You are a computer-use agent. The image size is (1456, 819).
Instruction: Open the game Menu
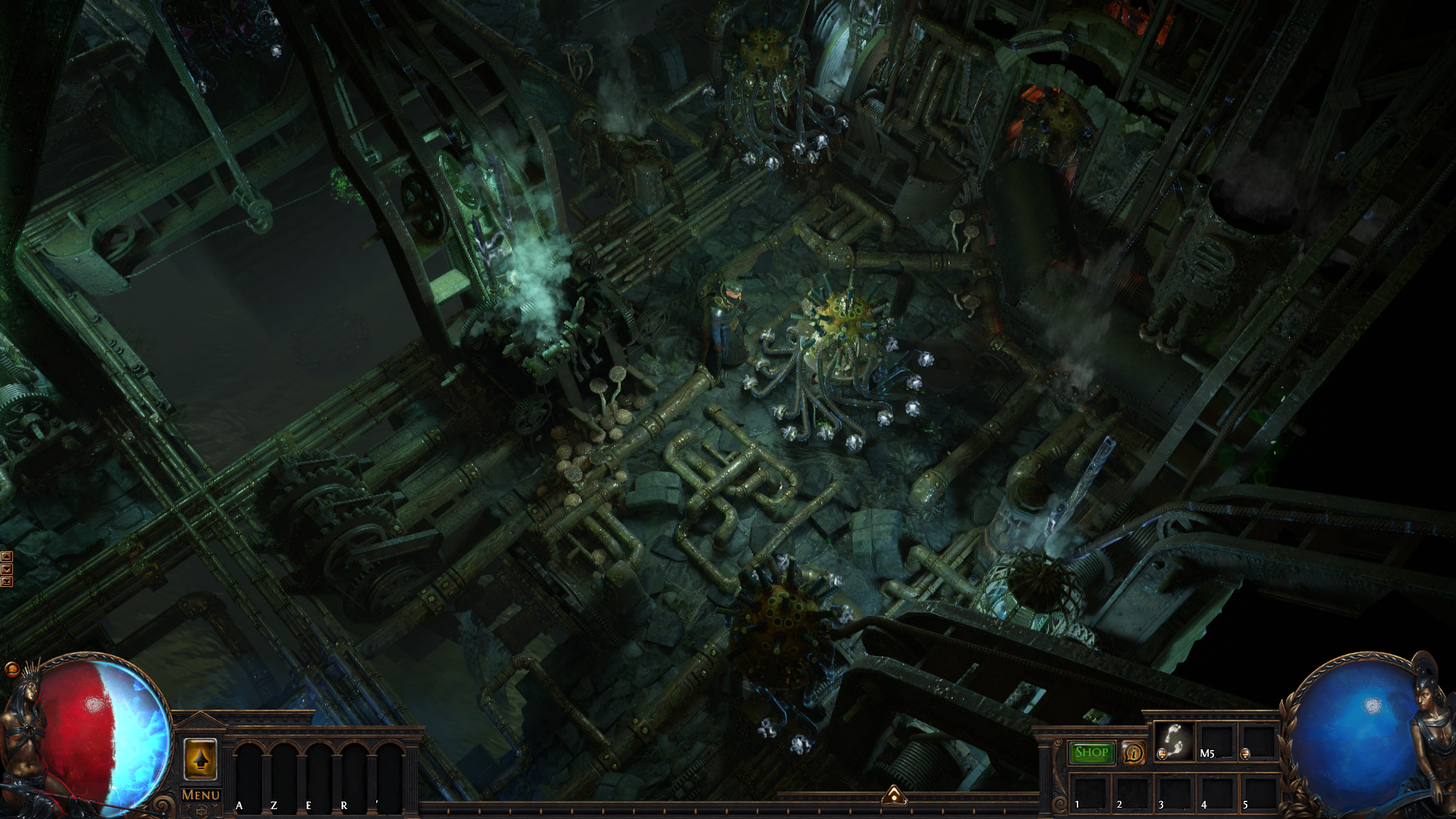(x=200, y=795)
